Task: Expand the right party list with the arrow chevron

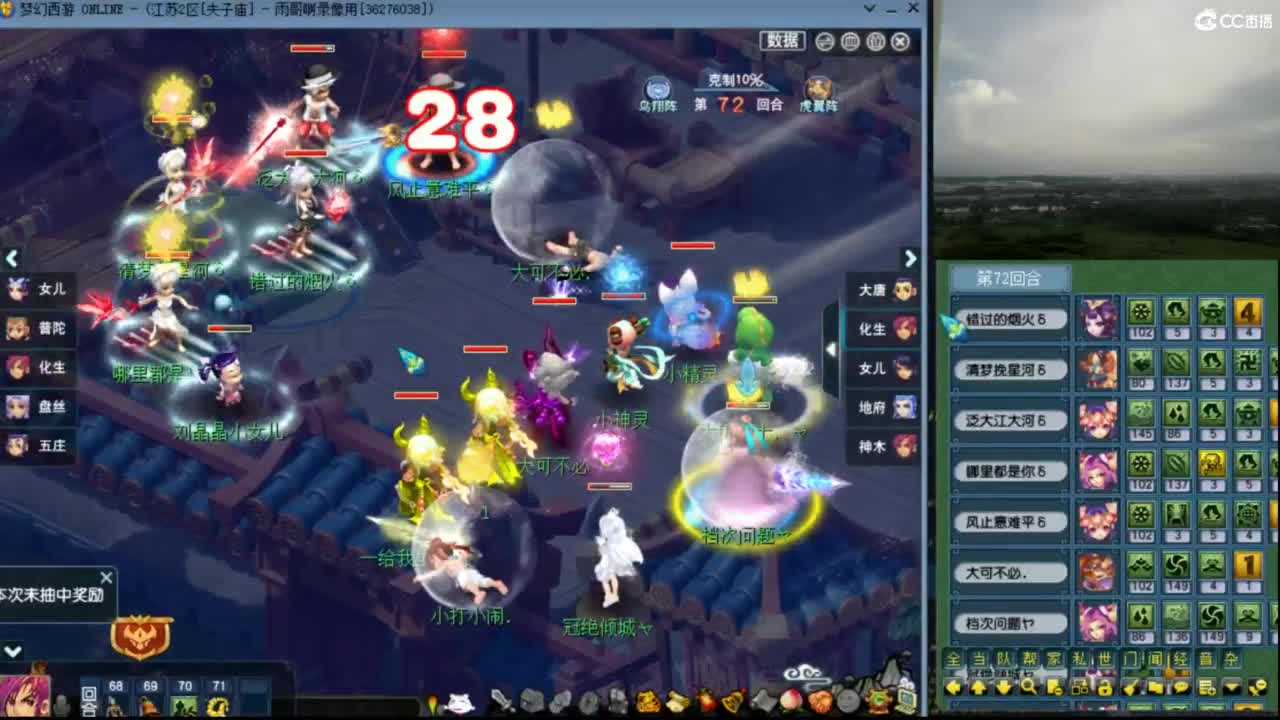Action: click(910, 258)
